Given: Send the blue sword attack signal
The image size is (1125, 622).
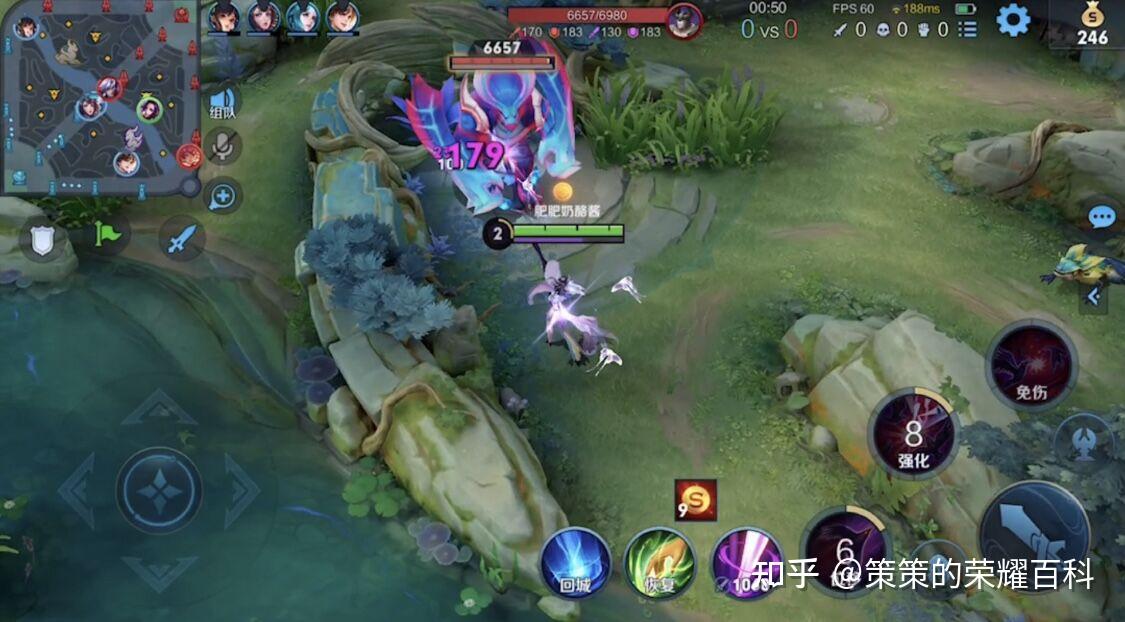Looking at the screenshot, I should 181,240.
